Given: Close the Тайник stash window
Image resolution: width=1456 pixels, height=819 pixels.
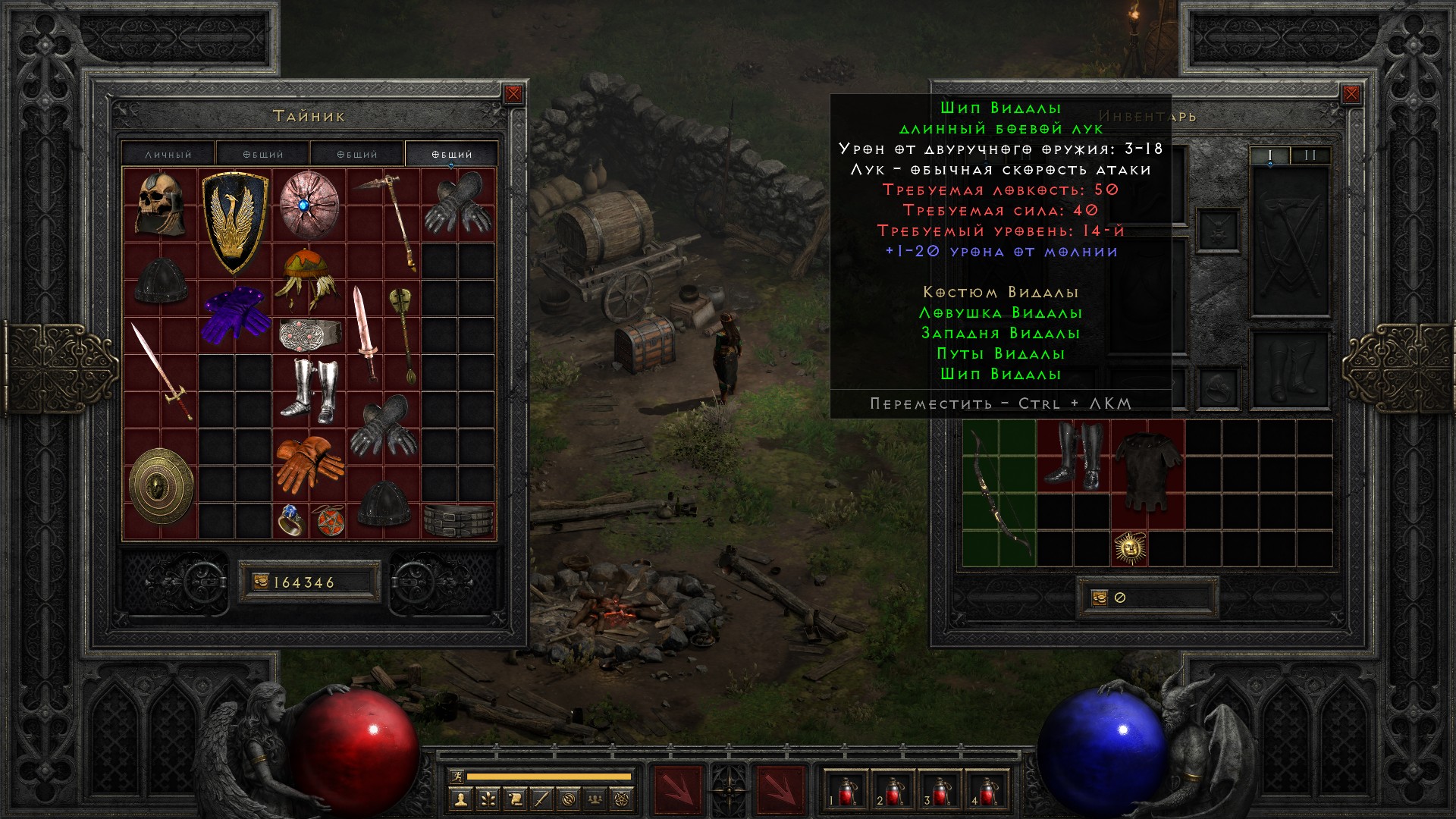Looking at the screenshot, I should (x=513, y=94).
